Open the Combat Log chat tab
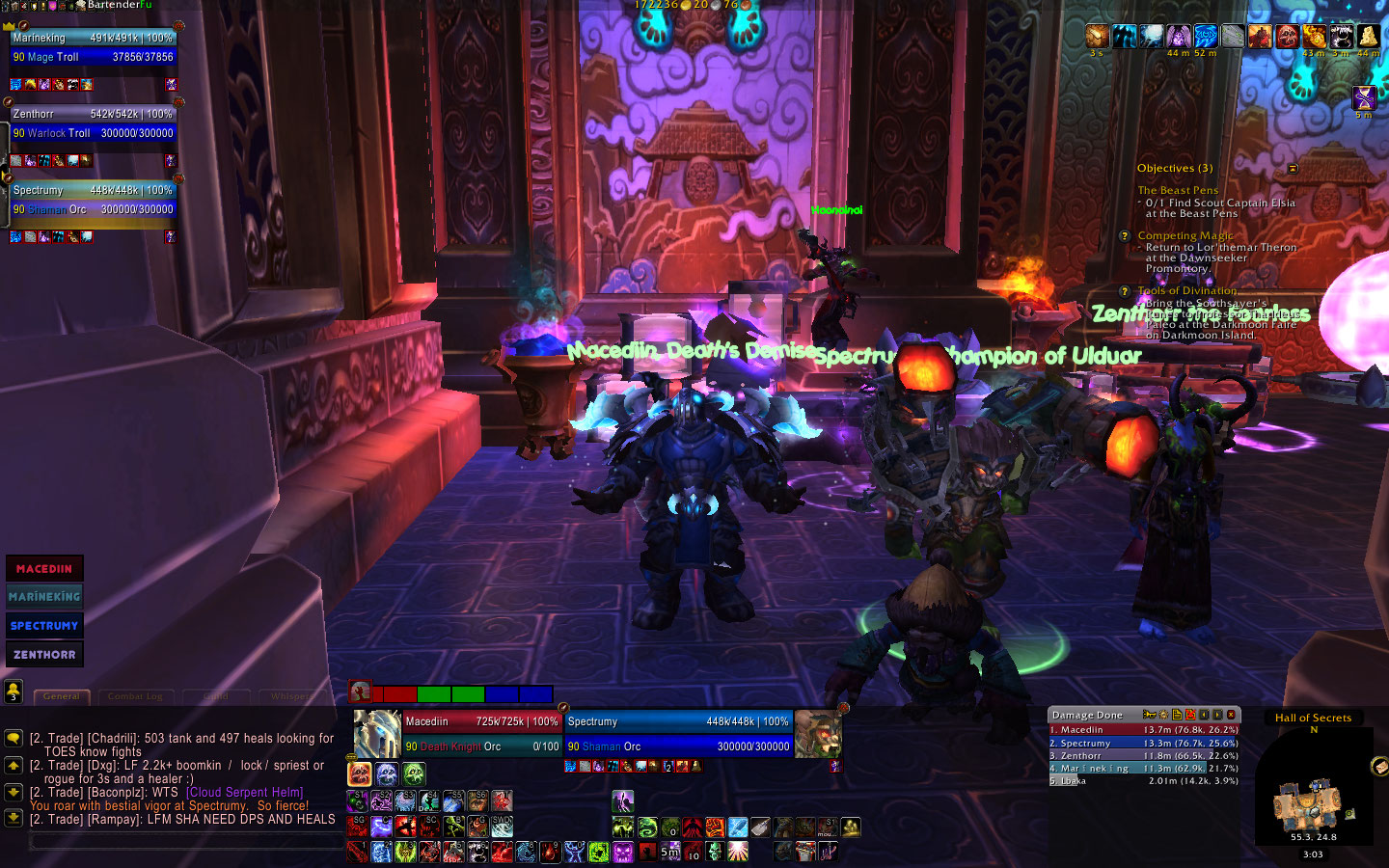 coord(135,696)
